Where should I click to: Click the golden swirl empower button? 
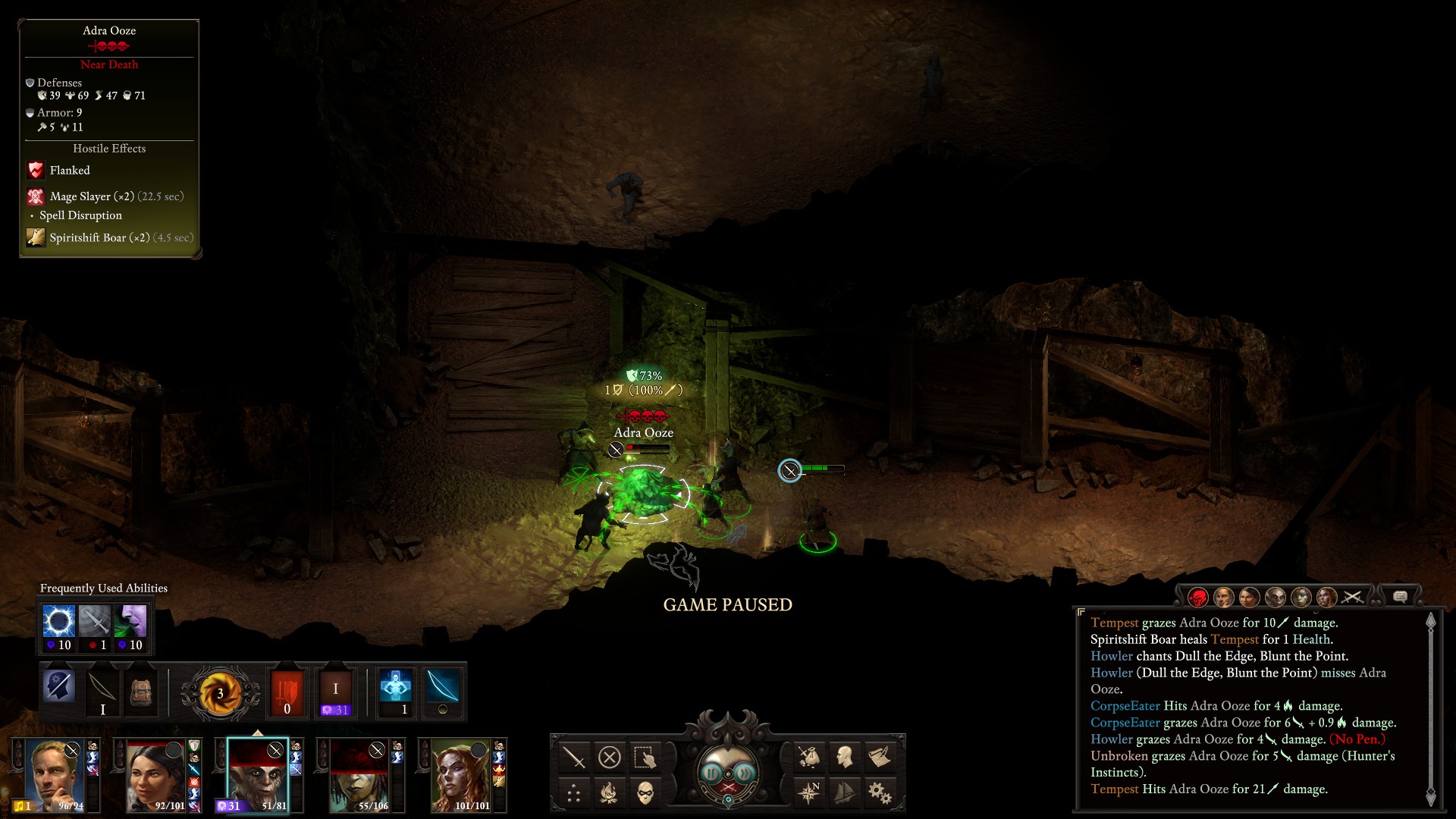(x=220, y=692)
